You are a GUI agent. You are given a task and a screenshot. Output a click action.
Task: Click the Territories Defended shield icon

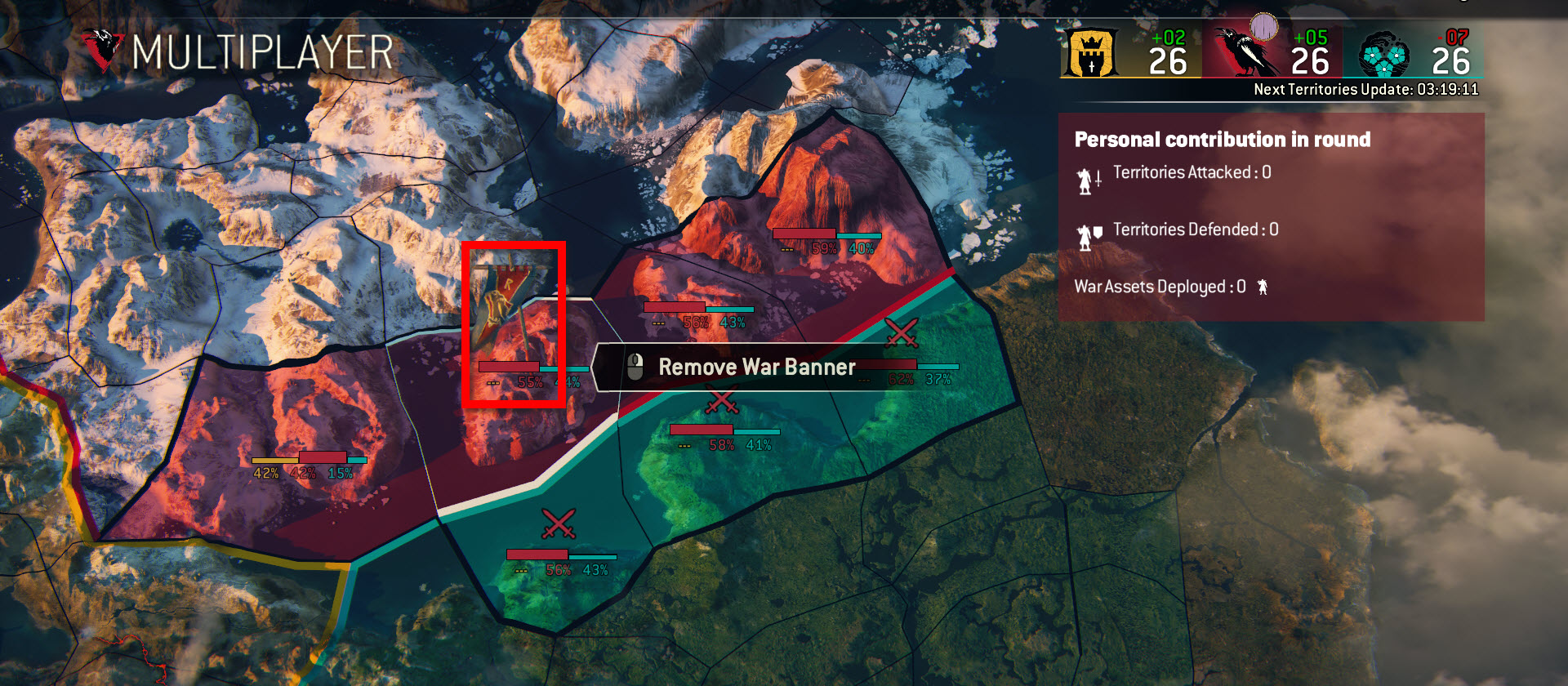pyautogui.click(x=1087, y=235)
